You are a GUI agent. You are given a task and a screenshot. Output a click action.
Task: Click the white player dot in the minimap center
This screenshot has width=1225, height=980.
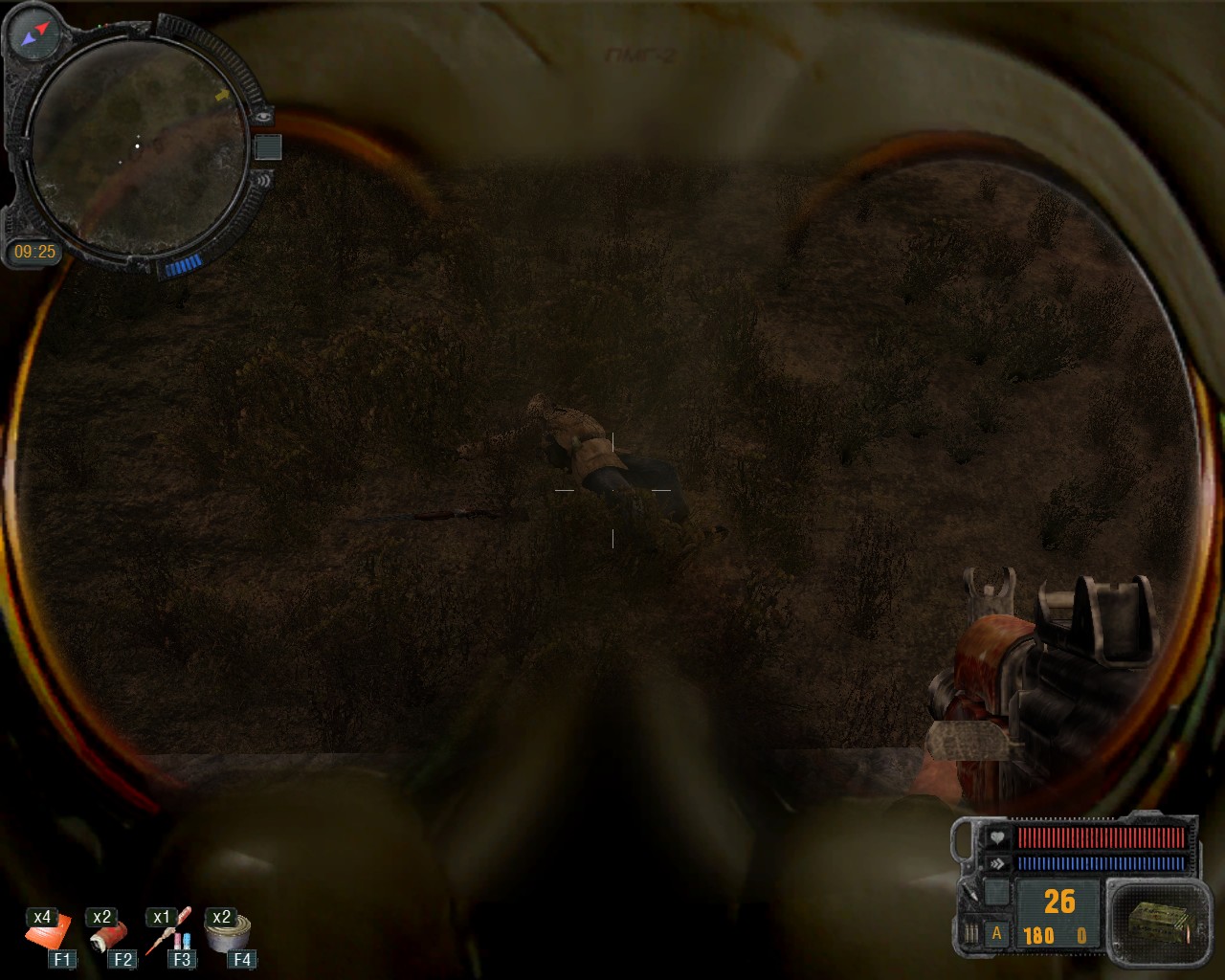[138, 145]
